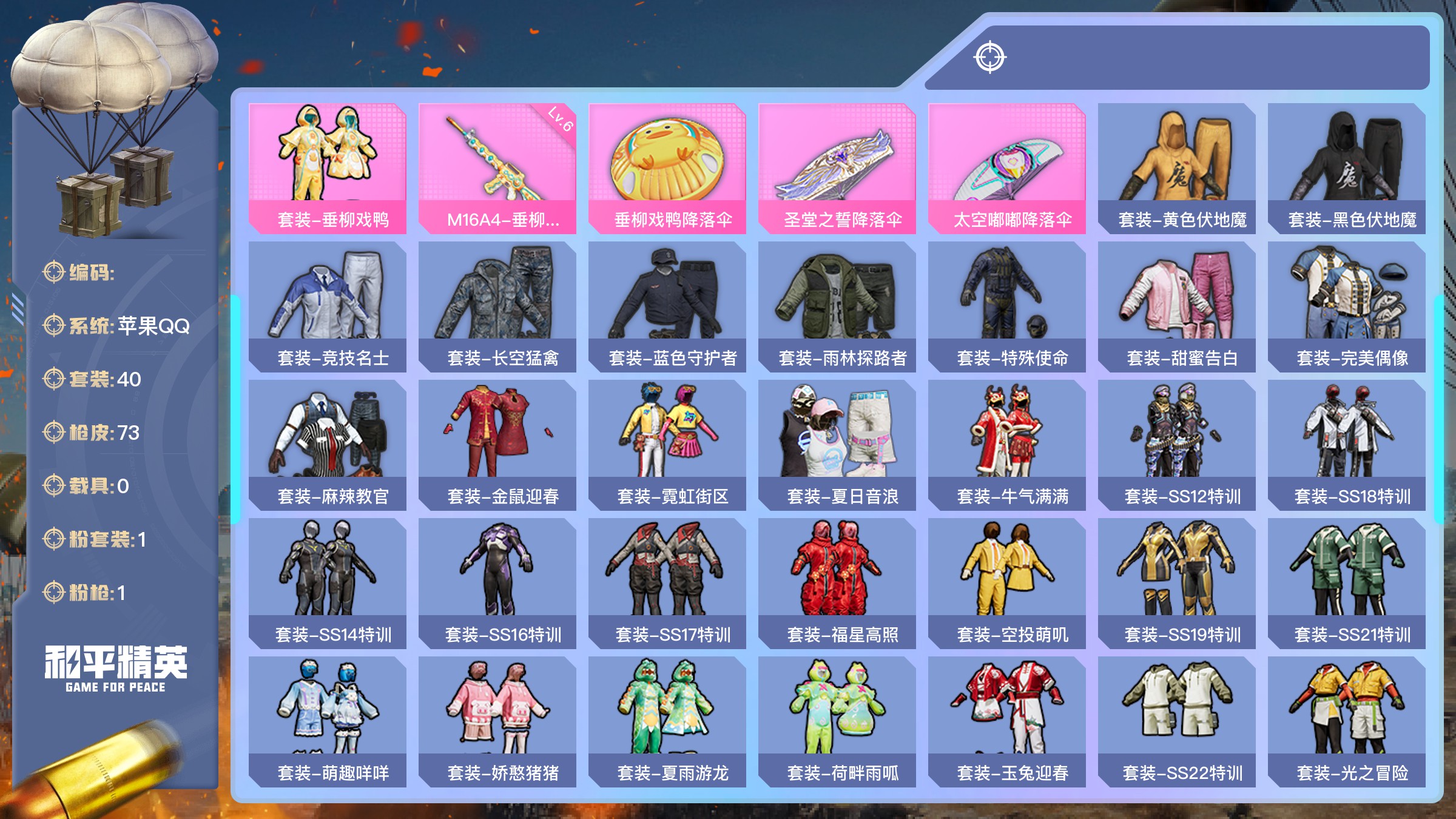The width and height of the screenshot is (1456, 819).
Task: Select the 套装-牛气满满 outfit tile
Action: click(x=1007, y=445)
